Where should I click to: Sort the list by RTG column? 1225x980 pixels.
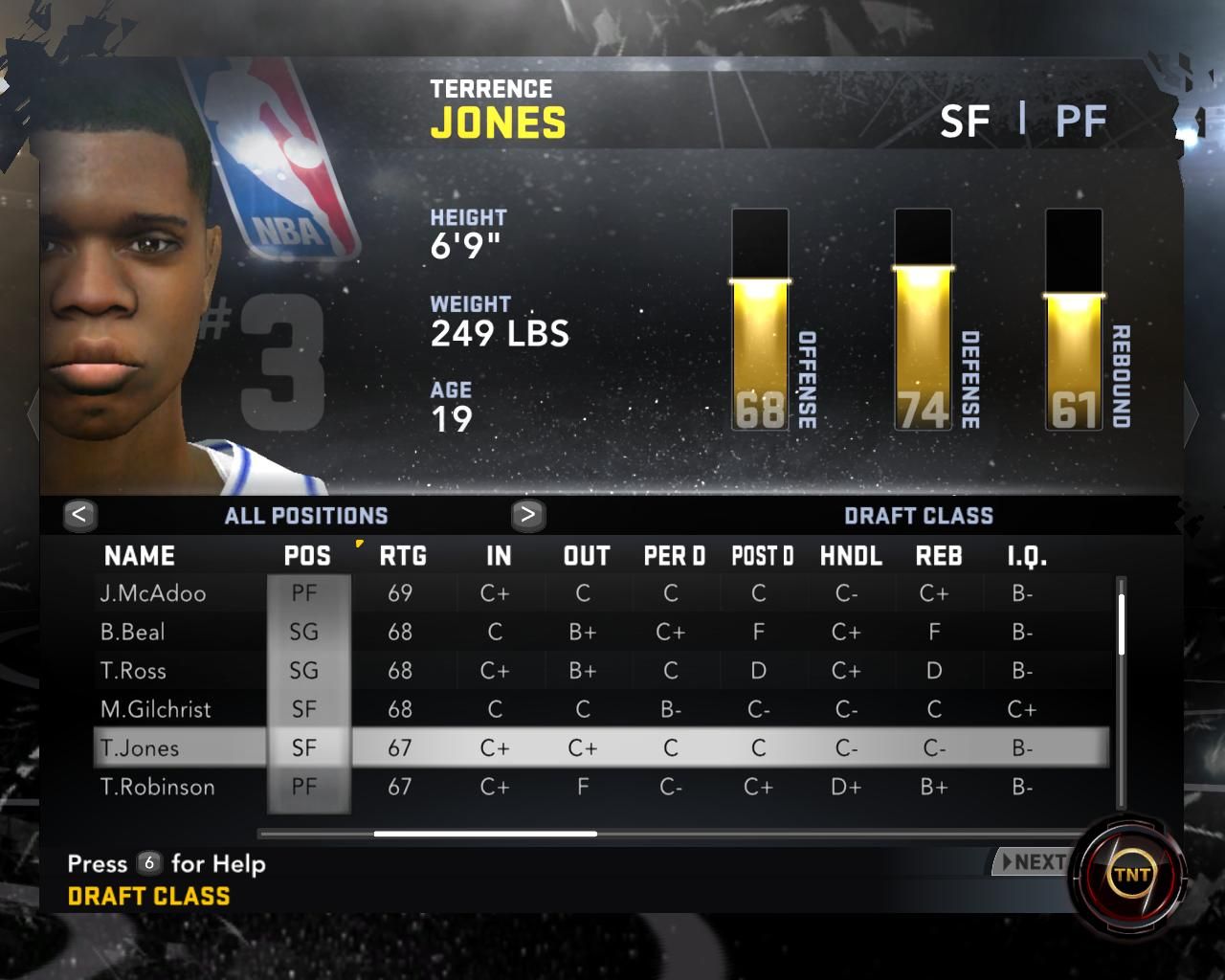pyautogui.click(x=403, y=556)
